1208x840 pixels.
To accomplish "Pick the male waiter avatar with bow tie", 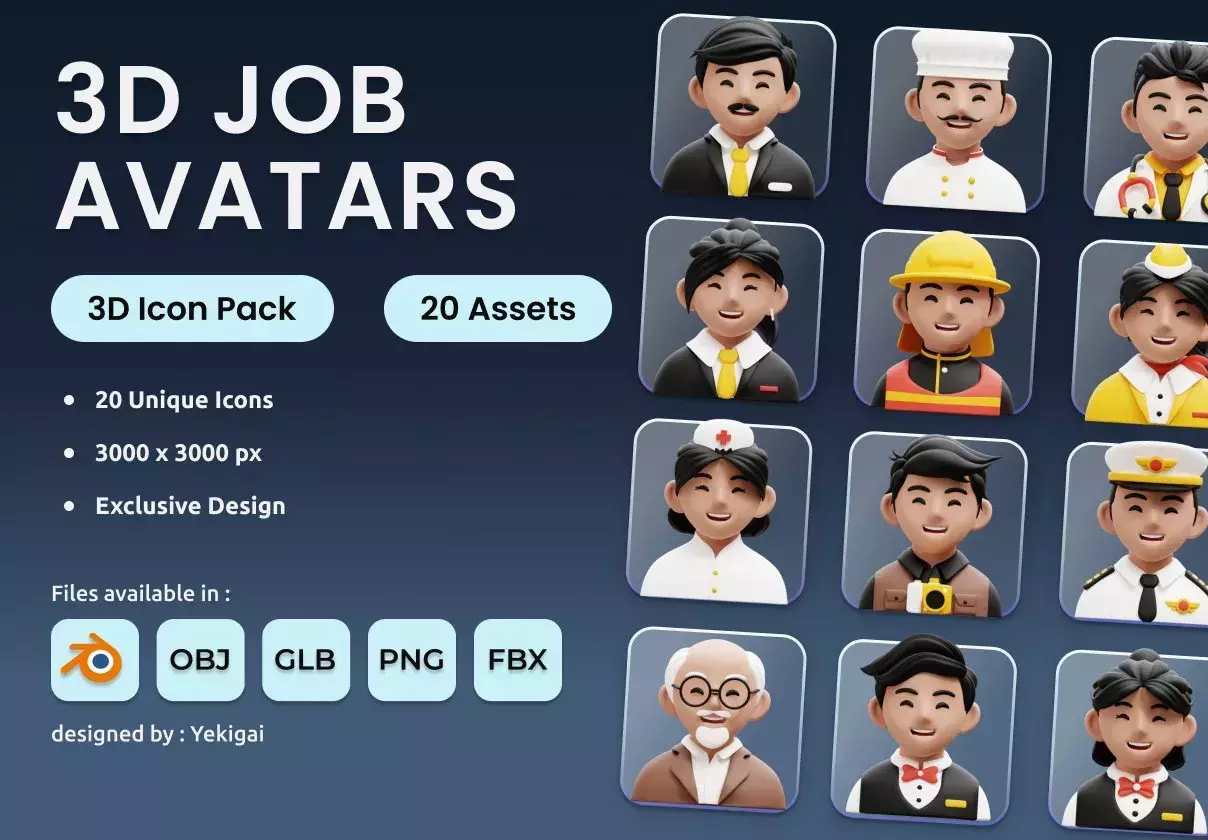I will (x=924, y=732).
